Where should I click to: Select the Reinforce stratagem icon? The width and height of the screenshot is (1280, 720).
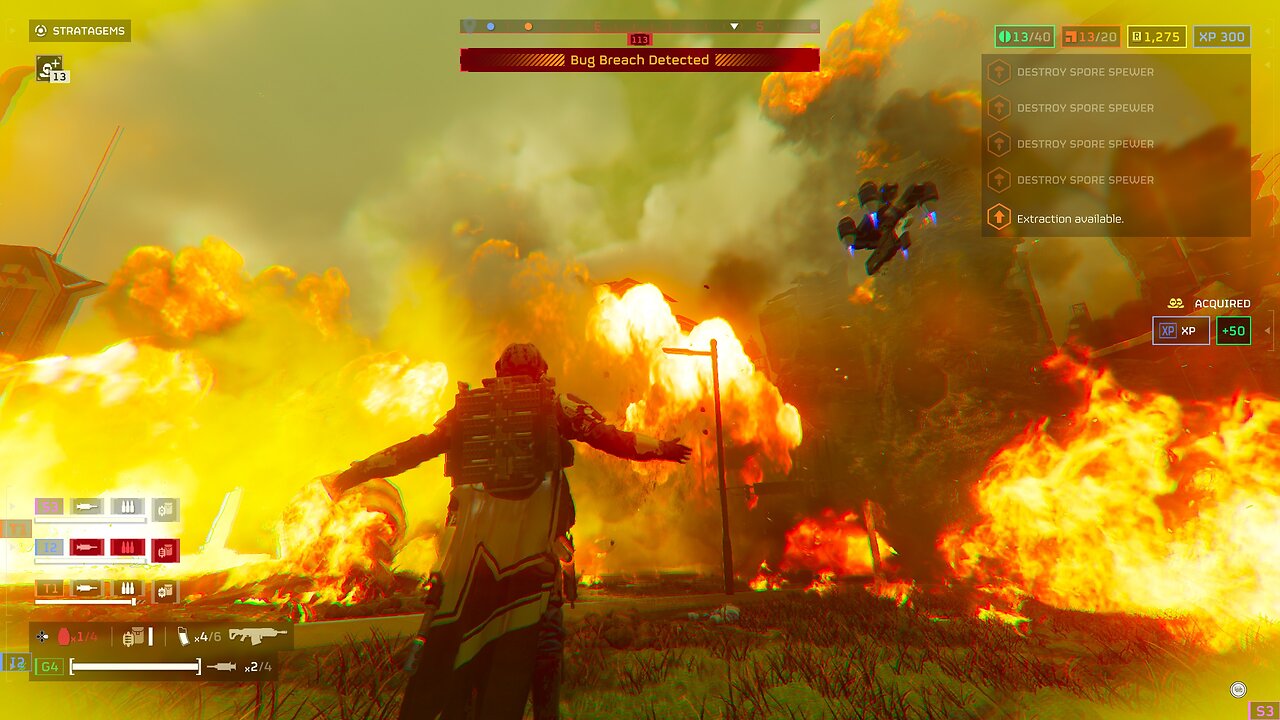[x=49, y=67]
